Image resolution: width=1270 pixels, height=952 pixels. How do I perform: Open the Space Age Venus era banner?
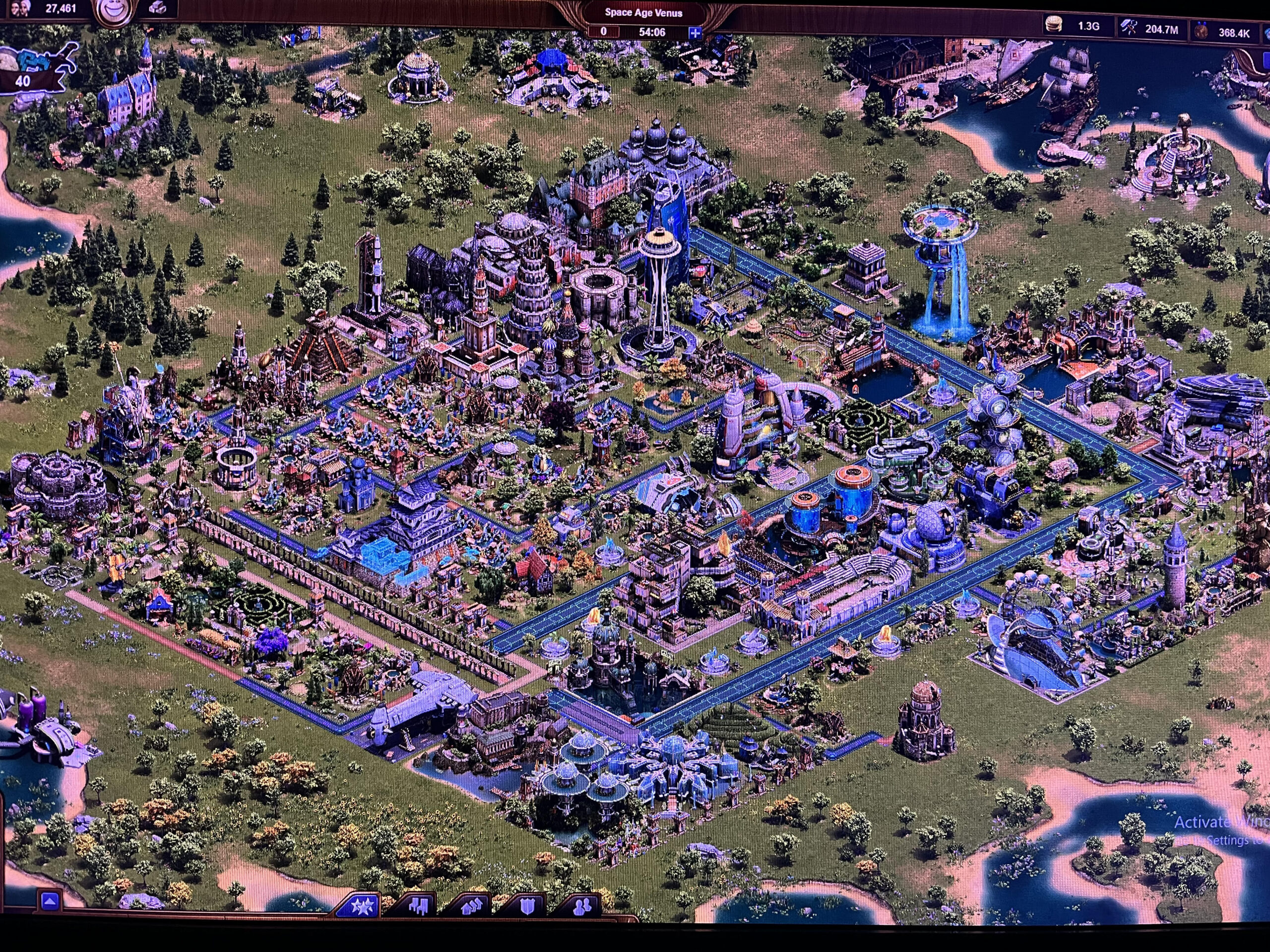click(643, 12)
